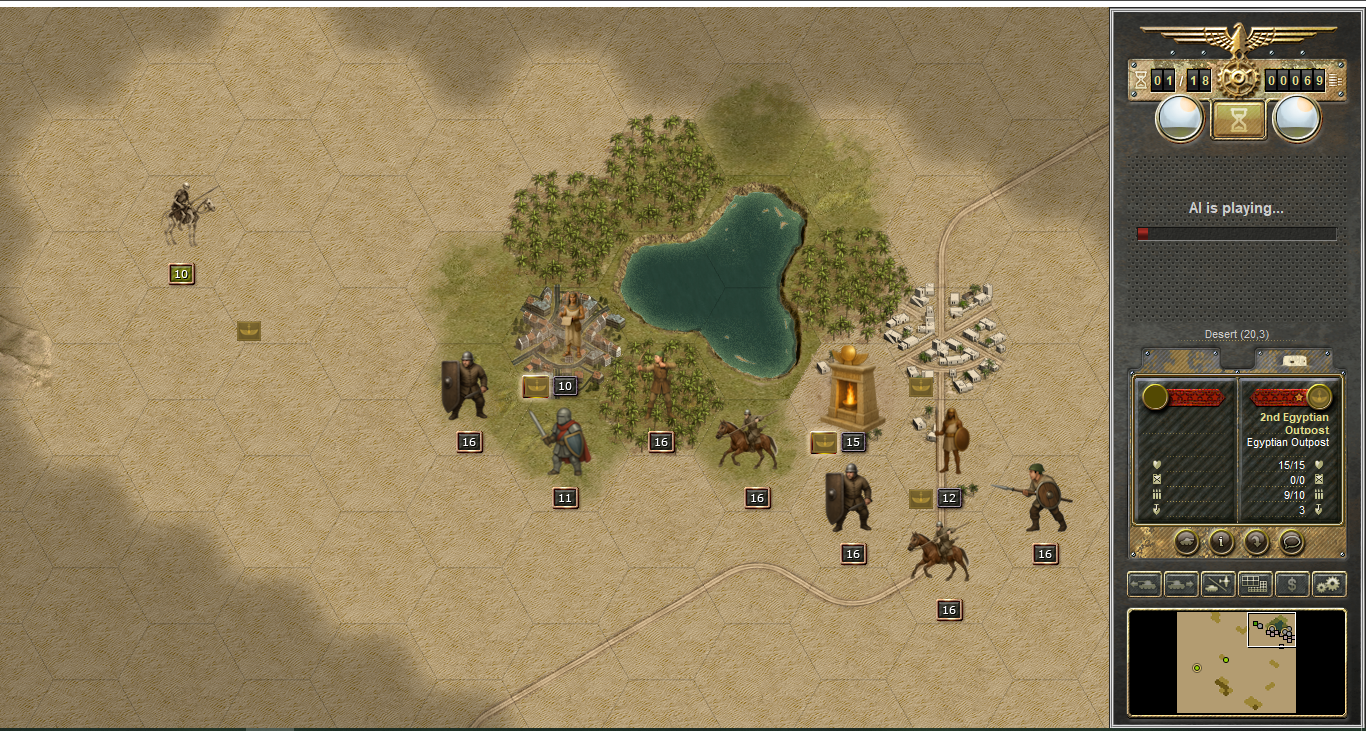This screenshot has width=1366, height=731.
Task: Open the dollar sign purchase screen
Action: [x=1292, y=584]
